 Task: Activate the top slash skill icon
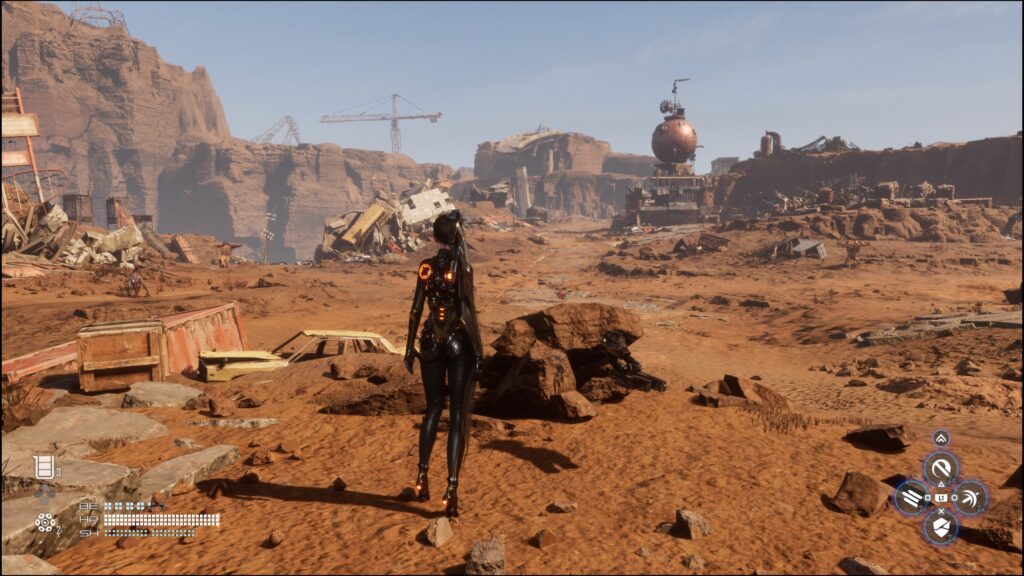[x=940, y=467]
